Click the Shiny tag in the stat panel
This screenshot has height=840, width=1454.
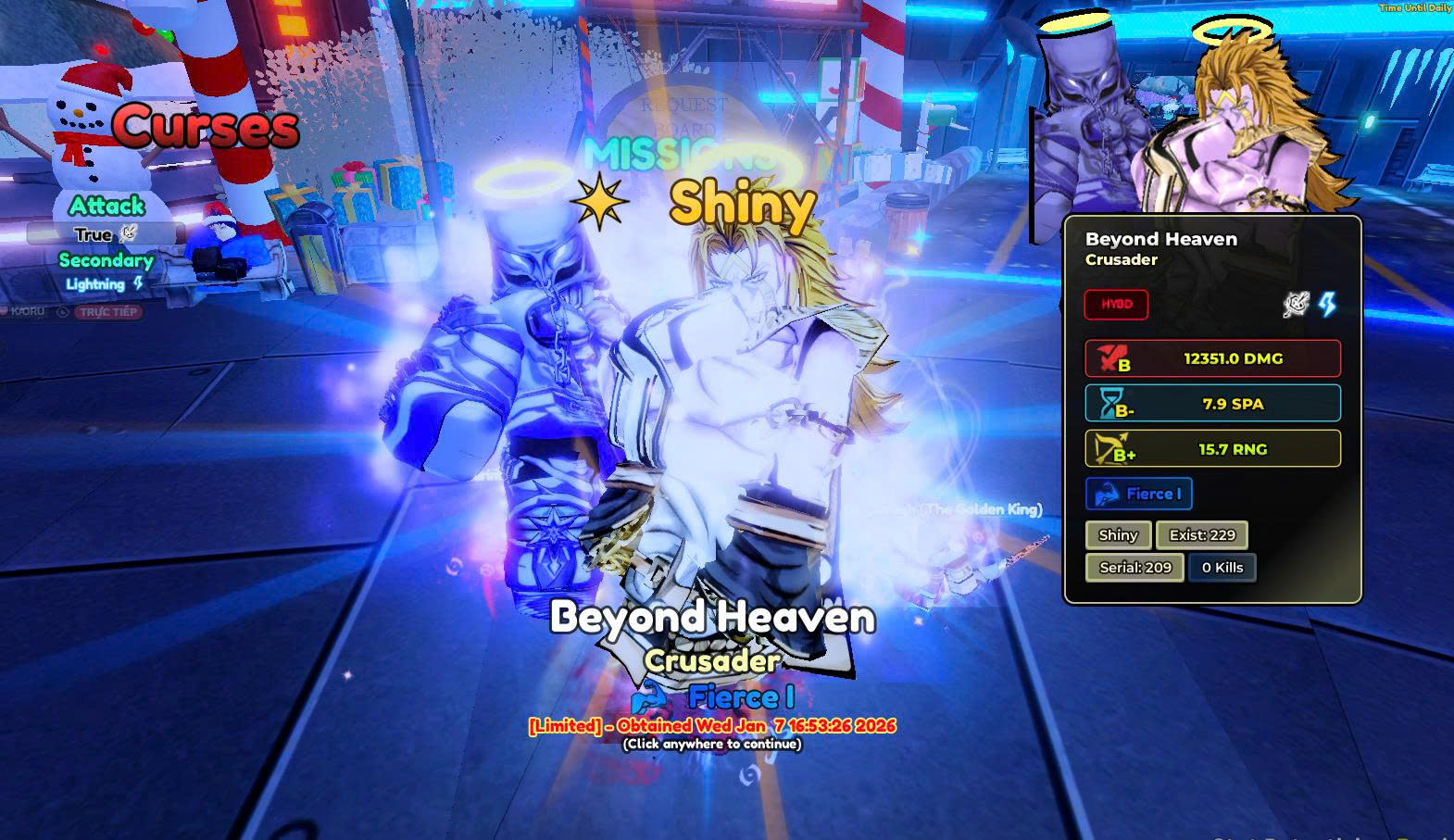1118,535
